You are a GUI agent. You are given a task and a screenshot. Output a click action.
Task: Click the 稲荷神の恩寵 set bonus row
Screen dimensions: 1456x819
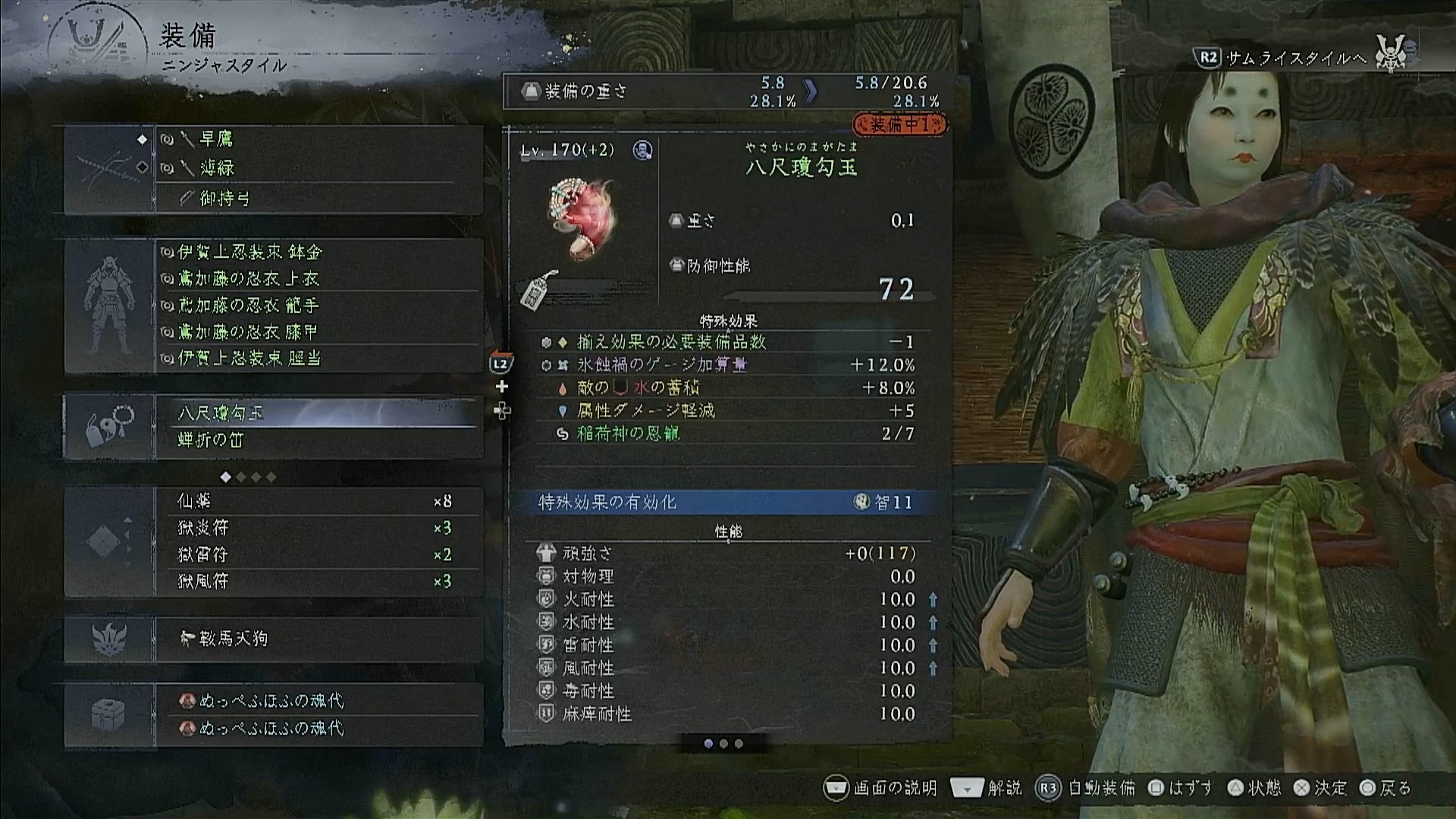coord(726,434)
